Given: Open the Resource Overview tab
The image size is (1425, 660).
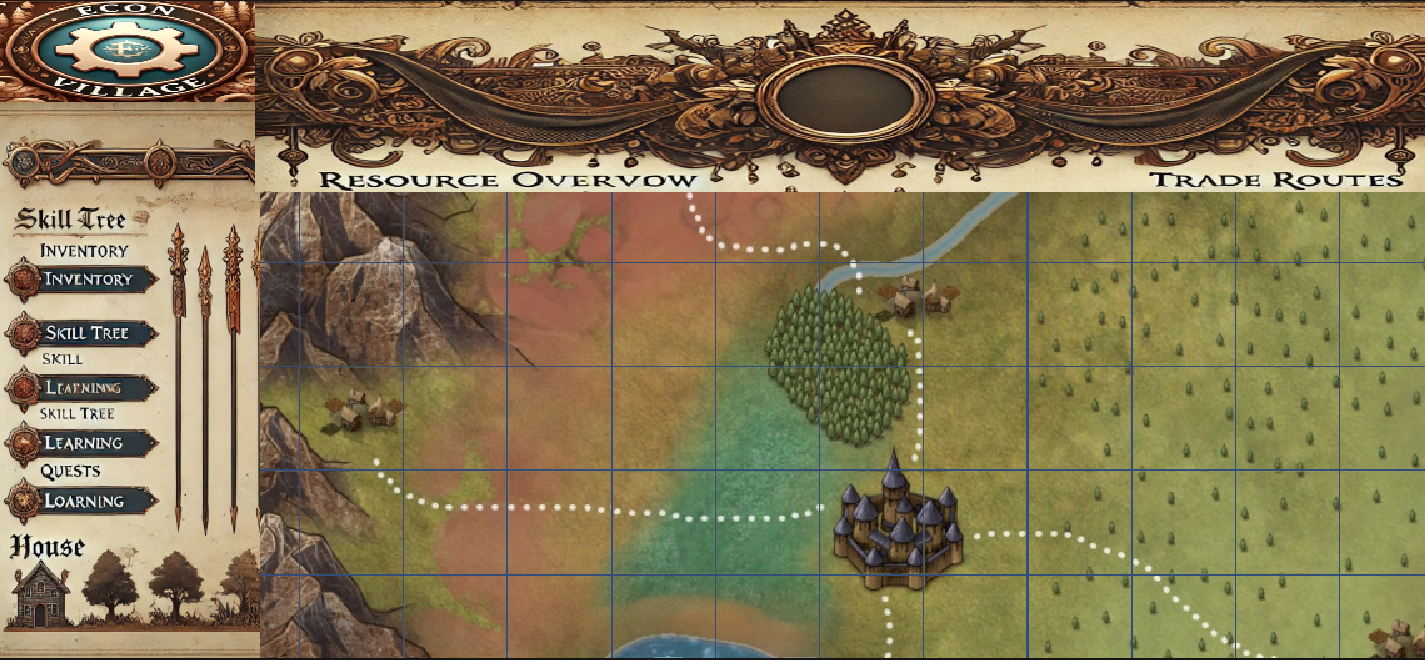Looking at the screenshot, I should (x=507, y=180).
